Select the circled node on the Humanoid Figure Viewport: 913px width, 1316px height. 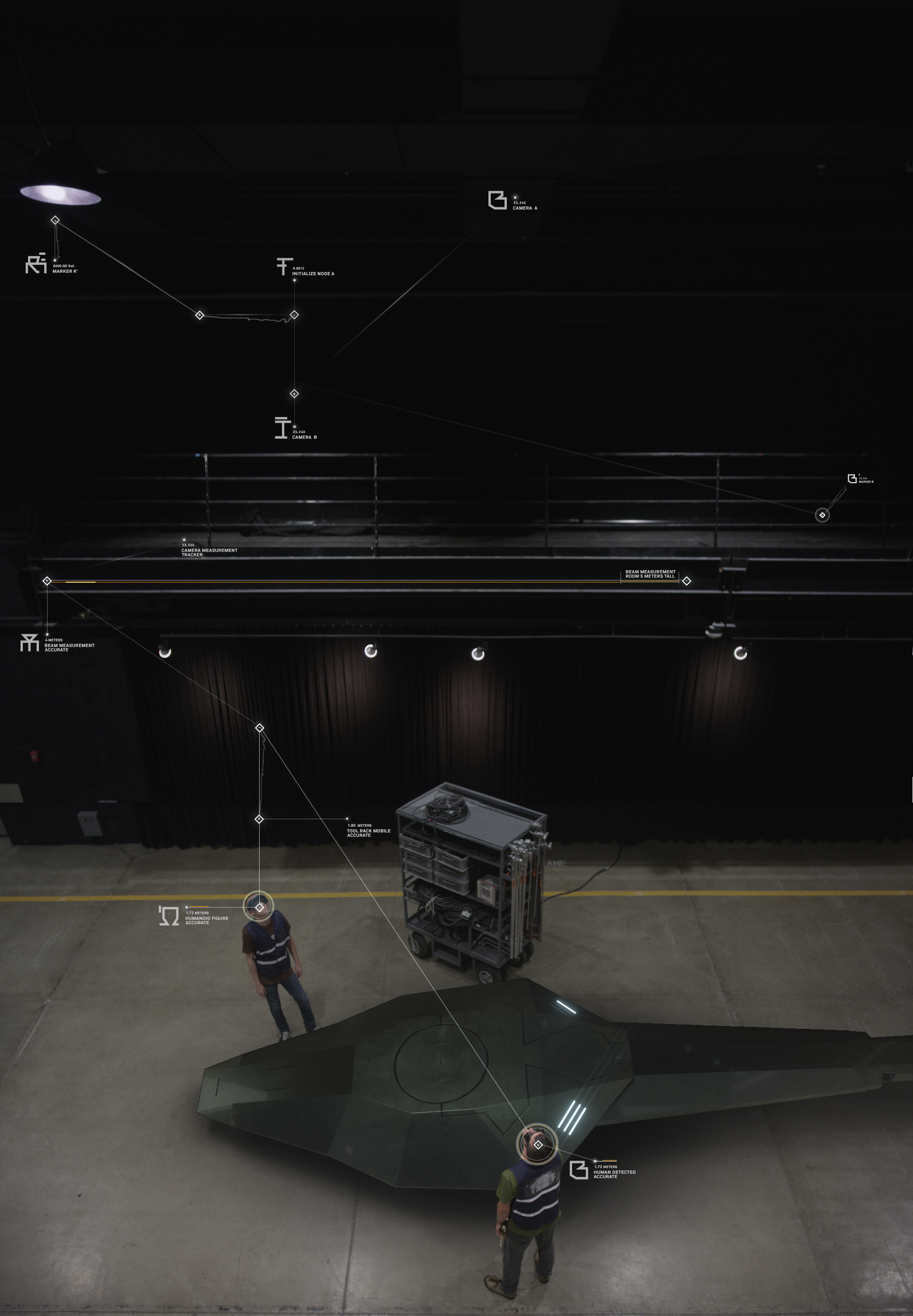click(x=259, y=907)
